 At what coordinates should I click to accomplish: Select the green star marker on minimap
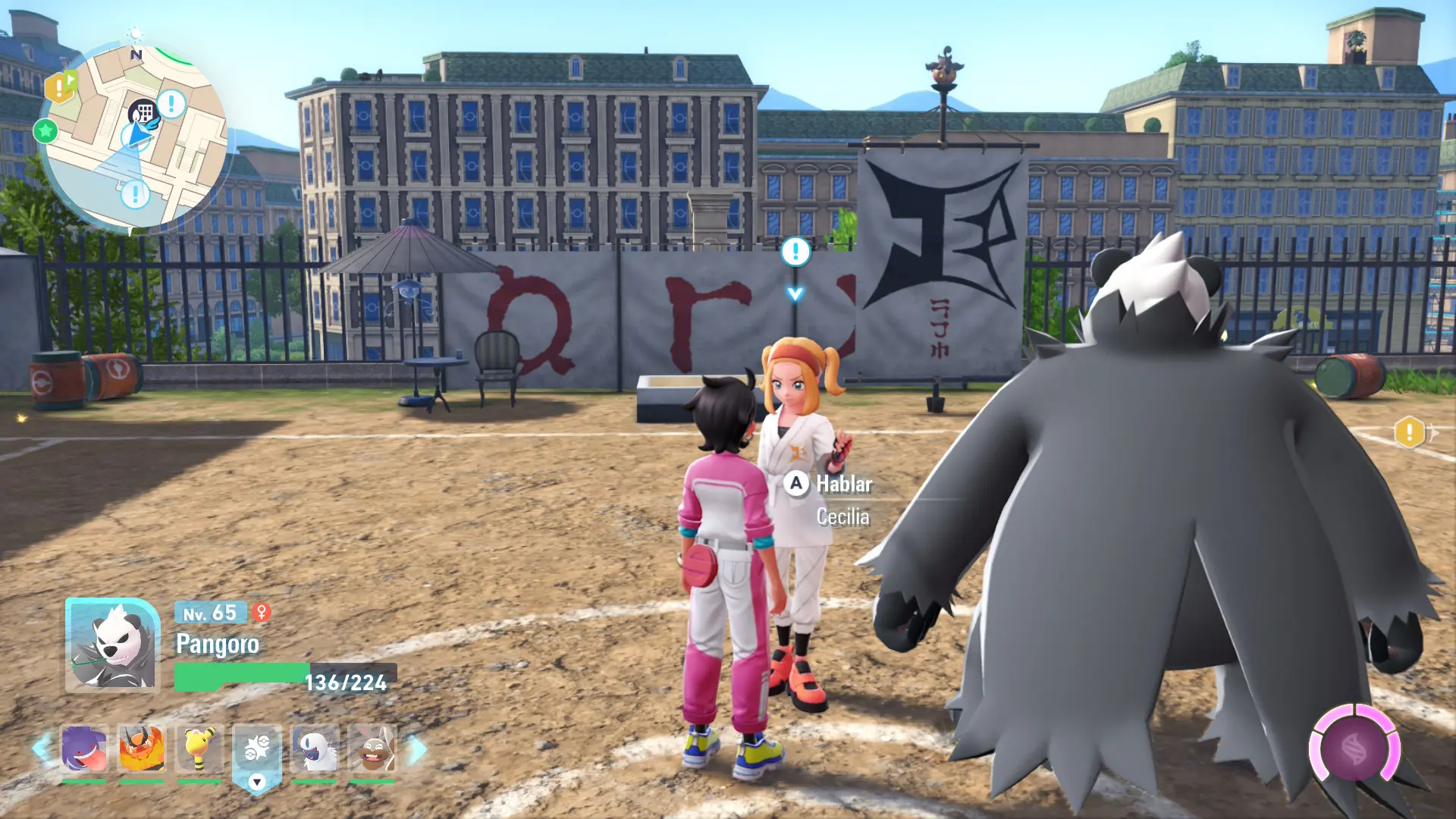tap(45, 131)
